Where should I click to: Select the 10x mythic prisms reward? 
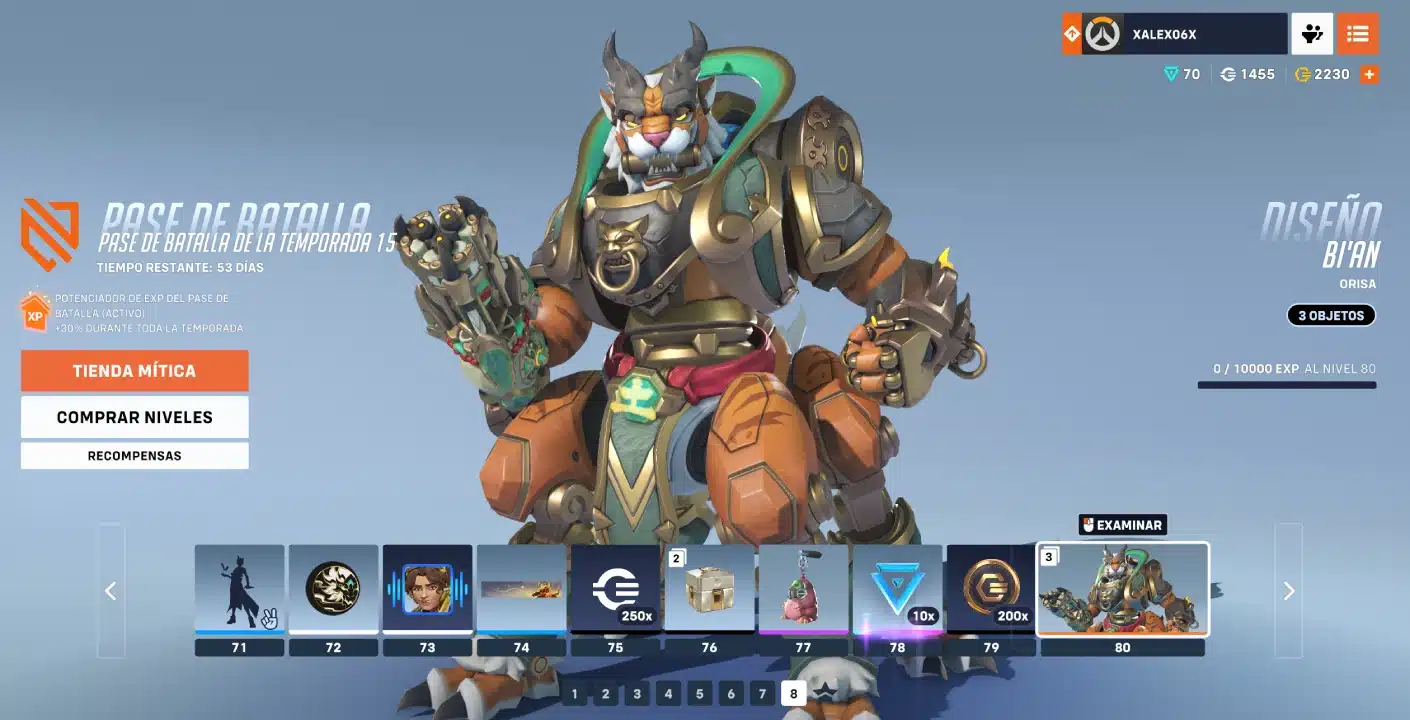[897, 589]
